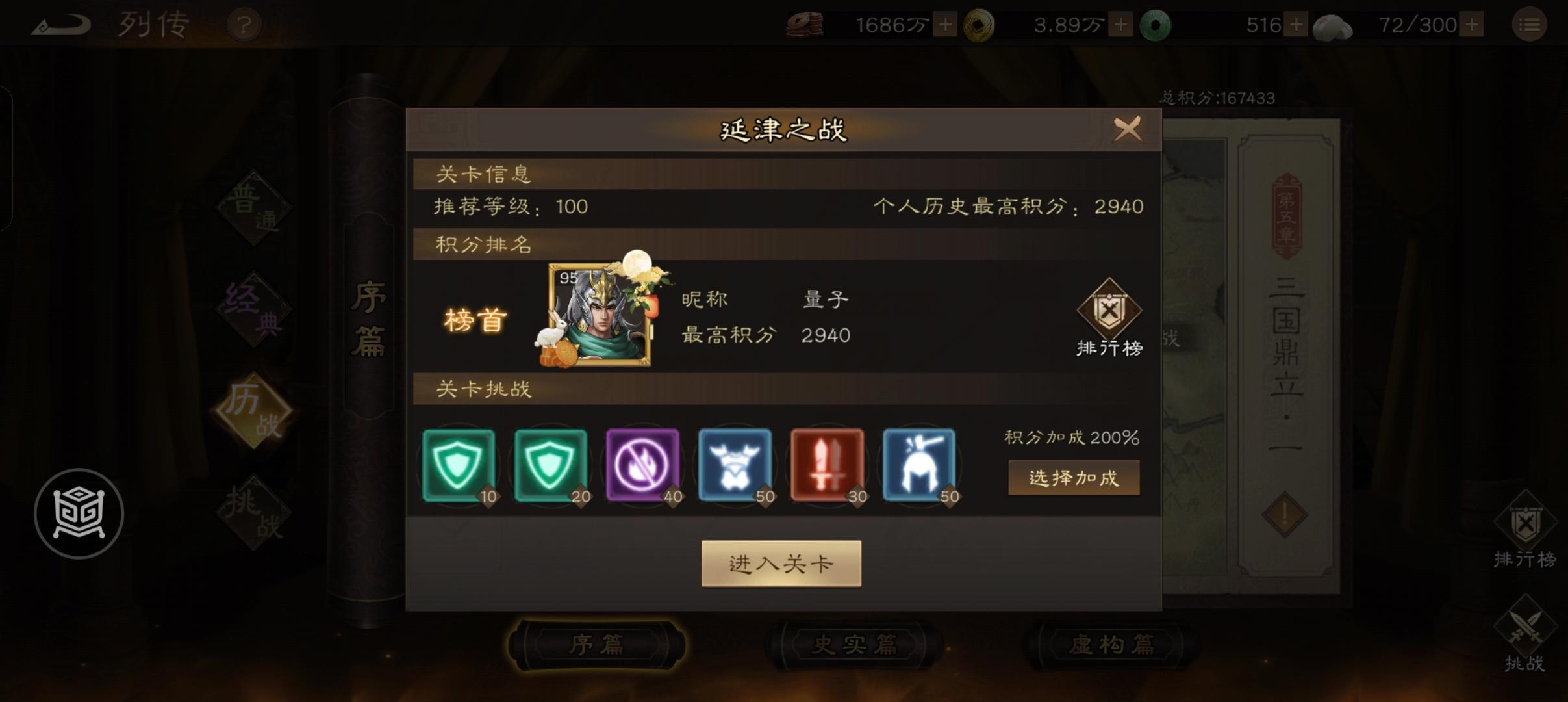
Task: Toggle the 历战 mode in the left sidebar
Action: [253, 409]
